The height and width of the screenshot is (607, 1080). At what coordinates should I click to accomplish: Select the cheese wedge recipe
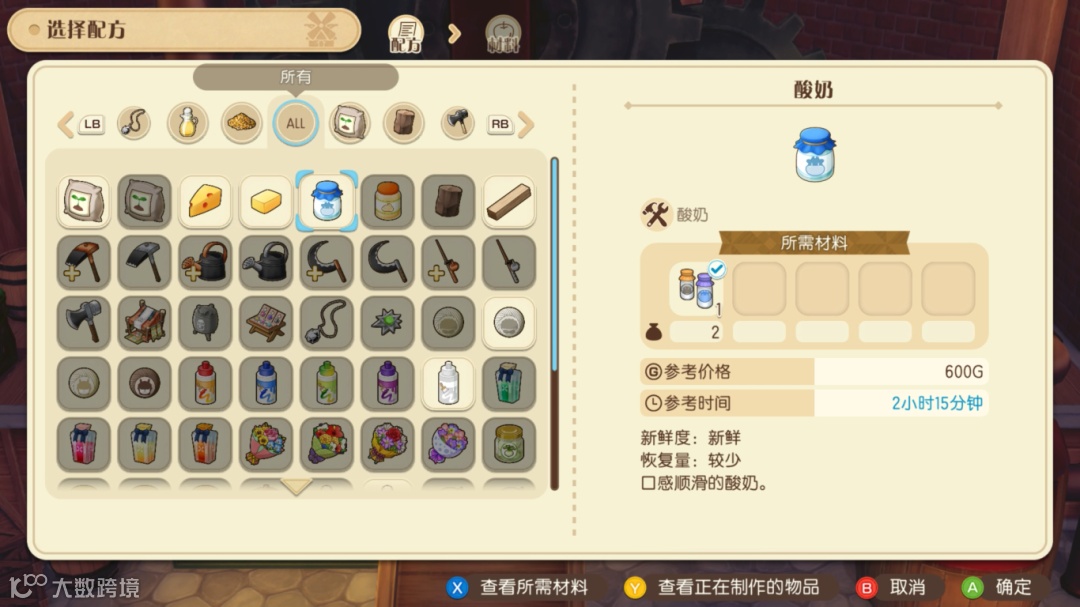(x=205, y=202)
